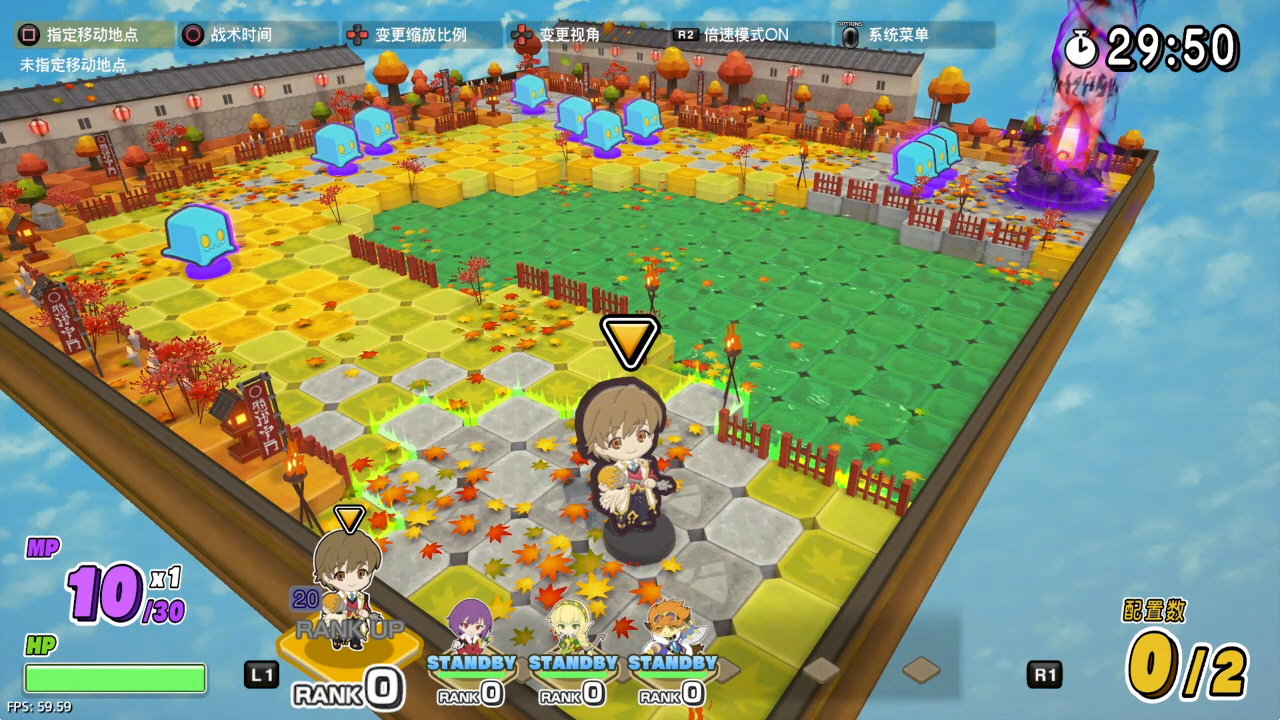Image resolution: width=1280 pixels, height=720 pixels.
Task: Pick the orange-haired STANDBY unit card
Action: pyautogui.click(x=672, y=640)
